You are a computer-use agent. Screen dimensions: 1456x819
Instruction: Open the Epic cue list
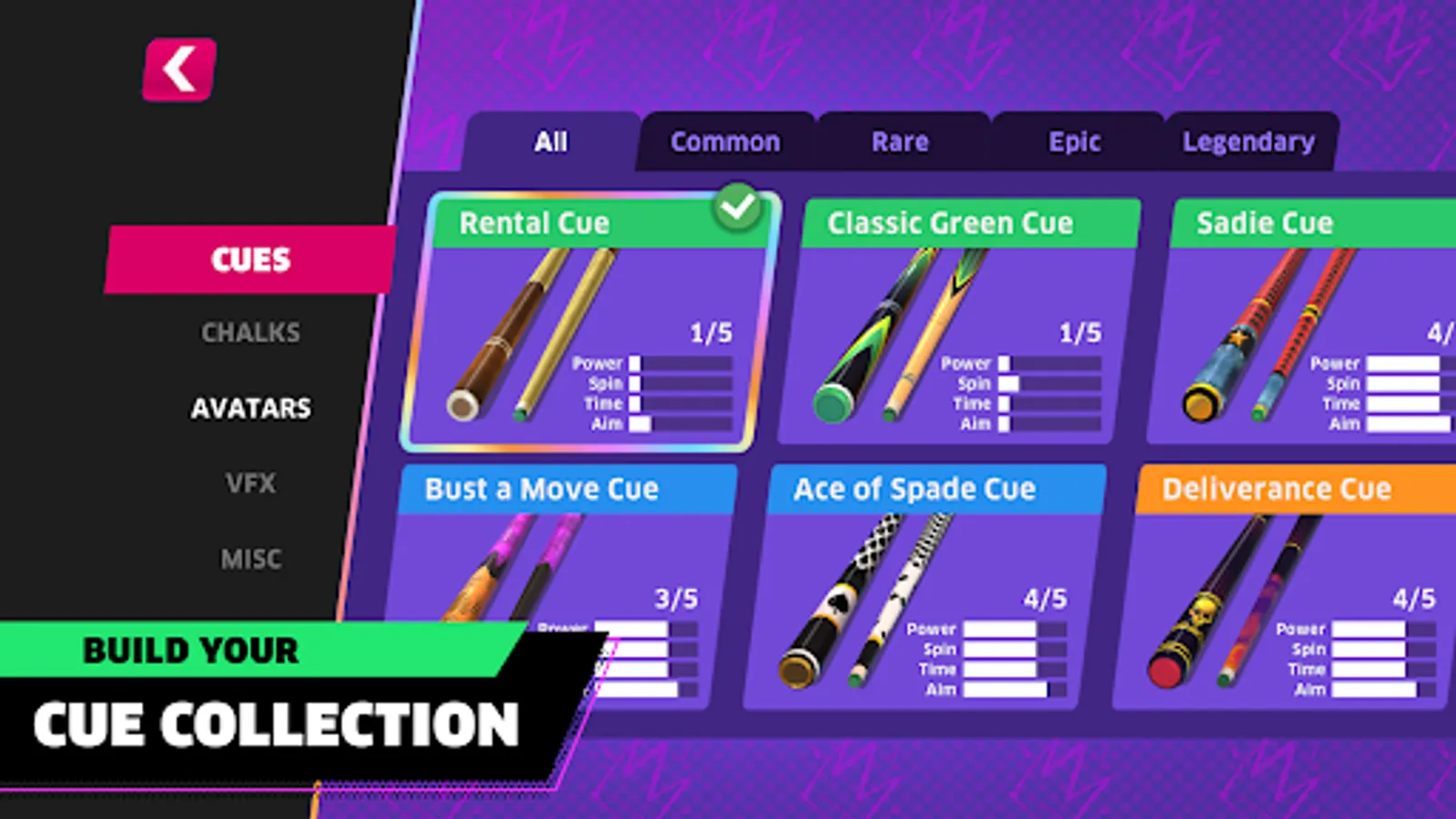1076,141
